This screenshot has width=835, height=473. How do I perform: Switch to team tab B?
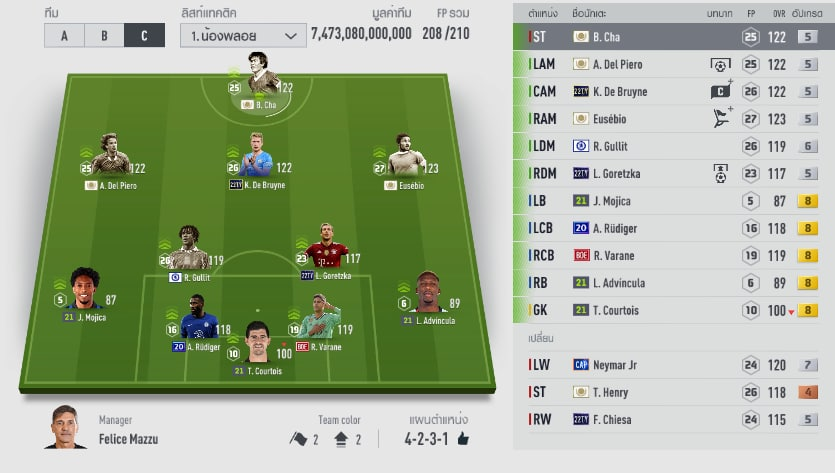tap(104, 35)
